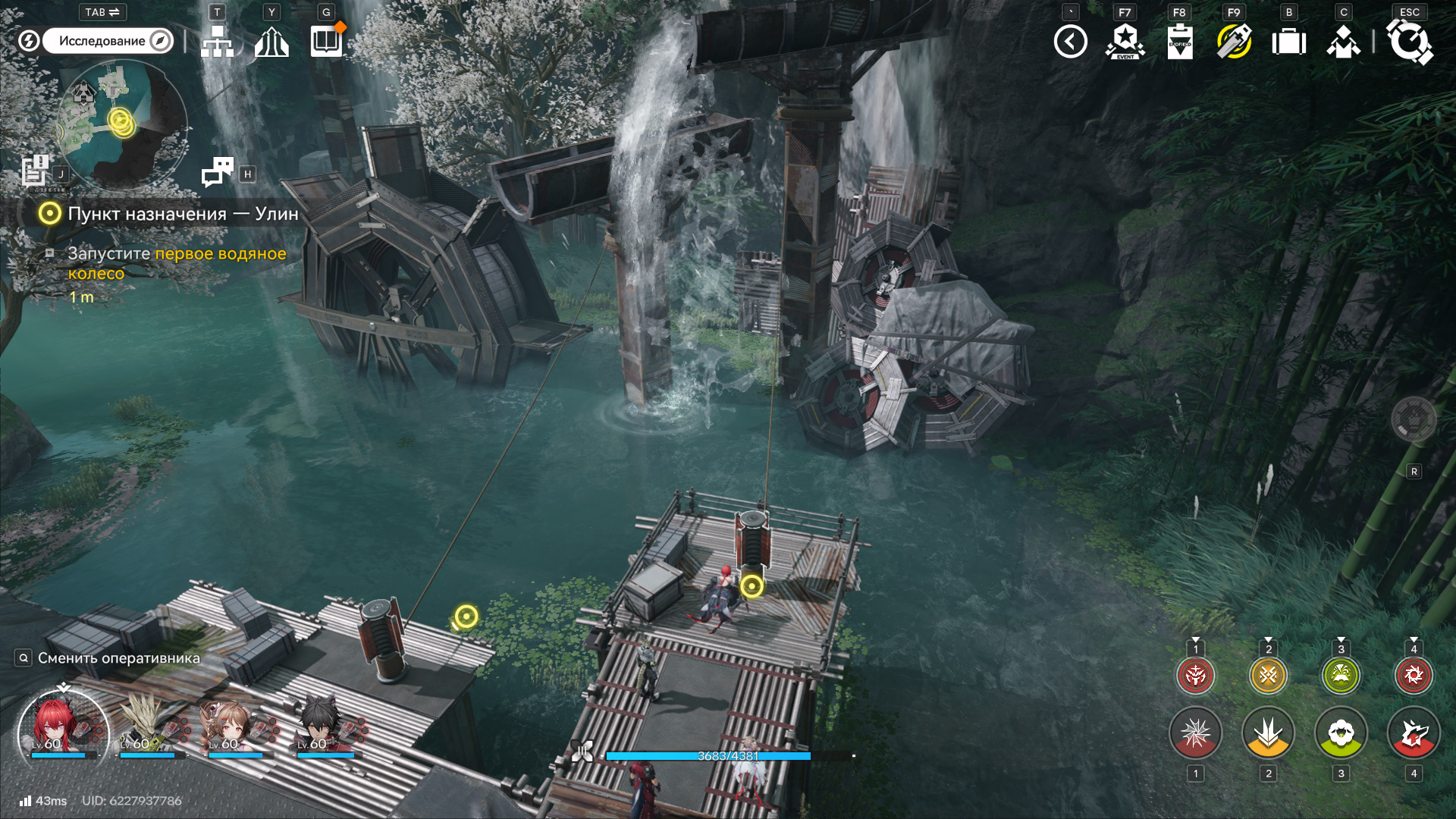Open the book journal with orange notification
This screenshot has width=1456, height=819.
coord(327,42)
